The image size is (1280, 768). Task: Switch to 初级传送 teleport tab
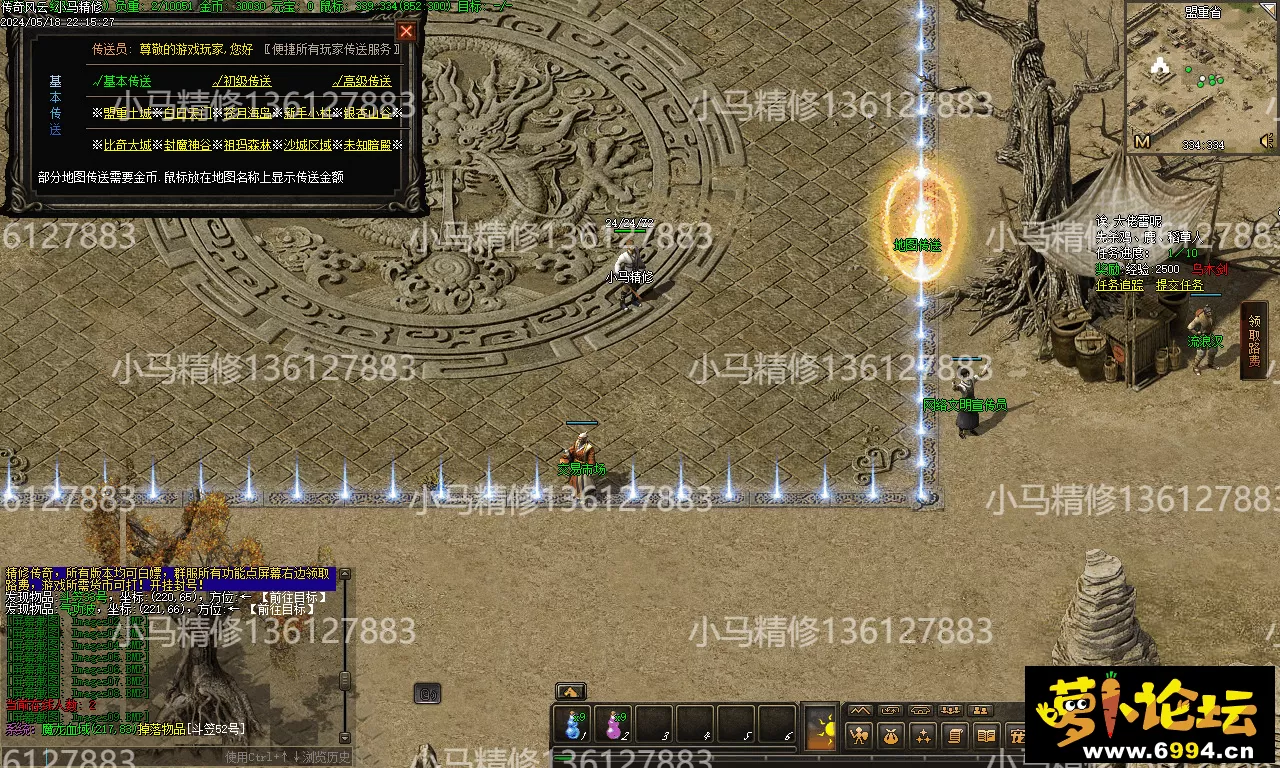(245, 81)
